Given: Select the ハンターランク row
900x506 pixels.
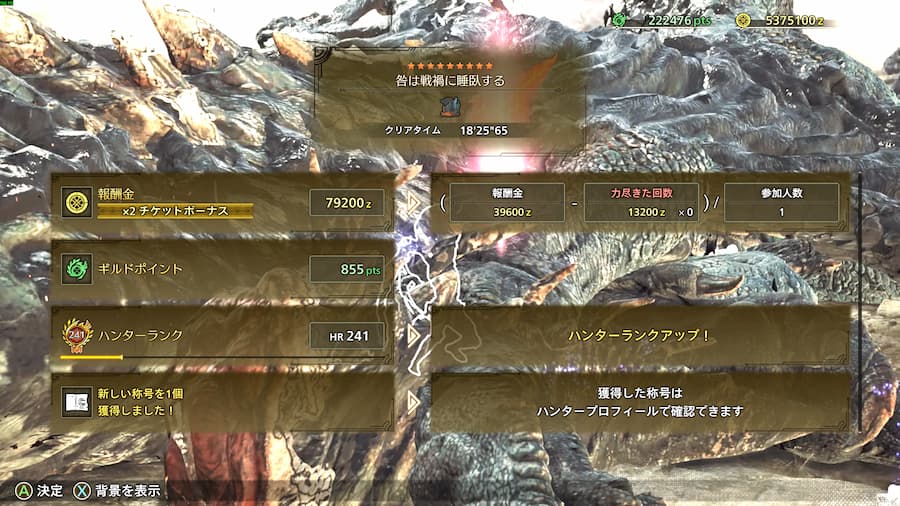Looking at the screenshot, I should (x=222, y=335).
